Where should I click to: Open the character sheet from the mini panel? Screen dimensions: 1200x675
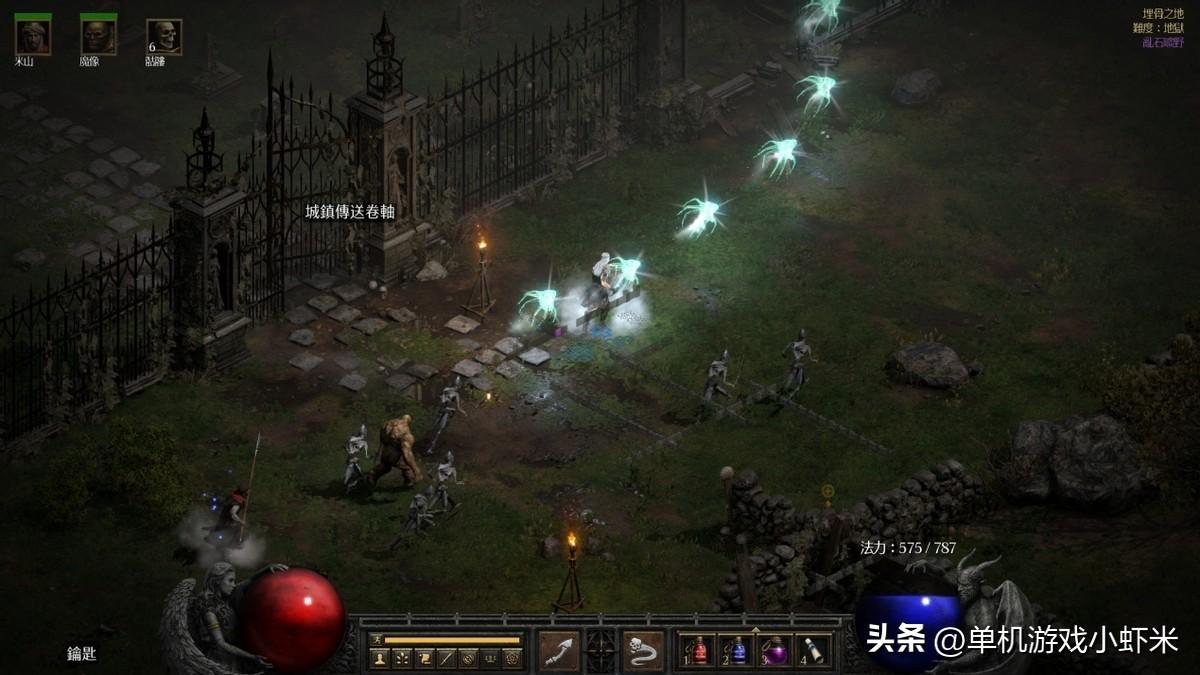point(380,658)
